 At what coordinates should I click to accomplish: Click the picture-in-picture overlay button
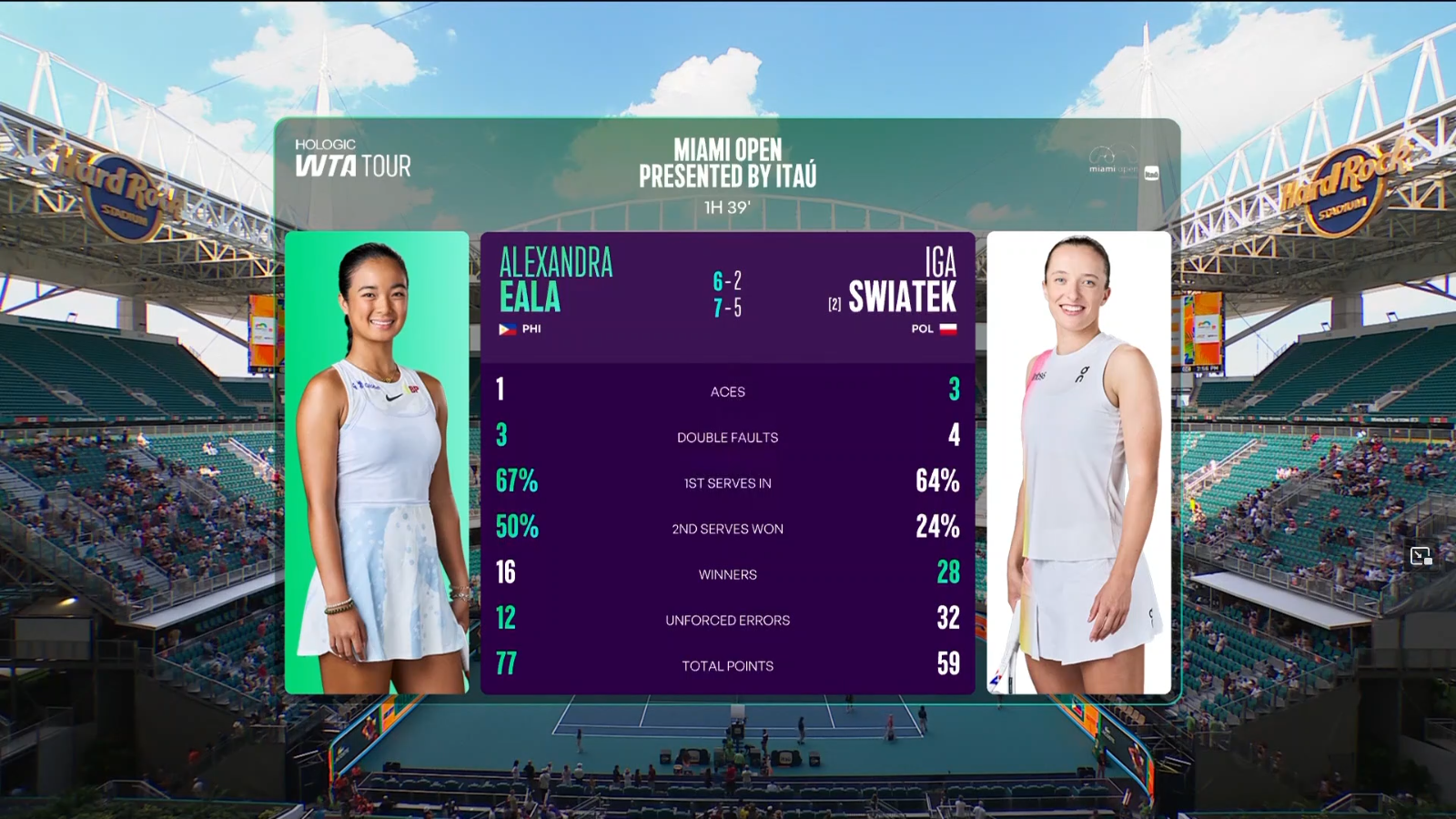tap(1421, 556)
